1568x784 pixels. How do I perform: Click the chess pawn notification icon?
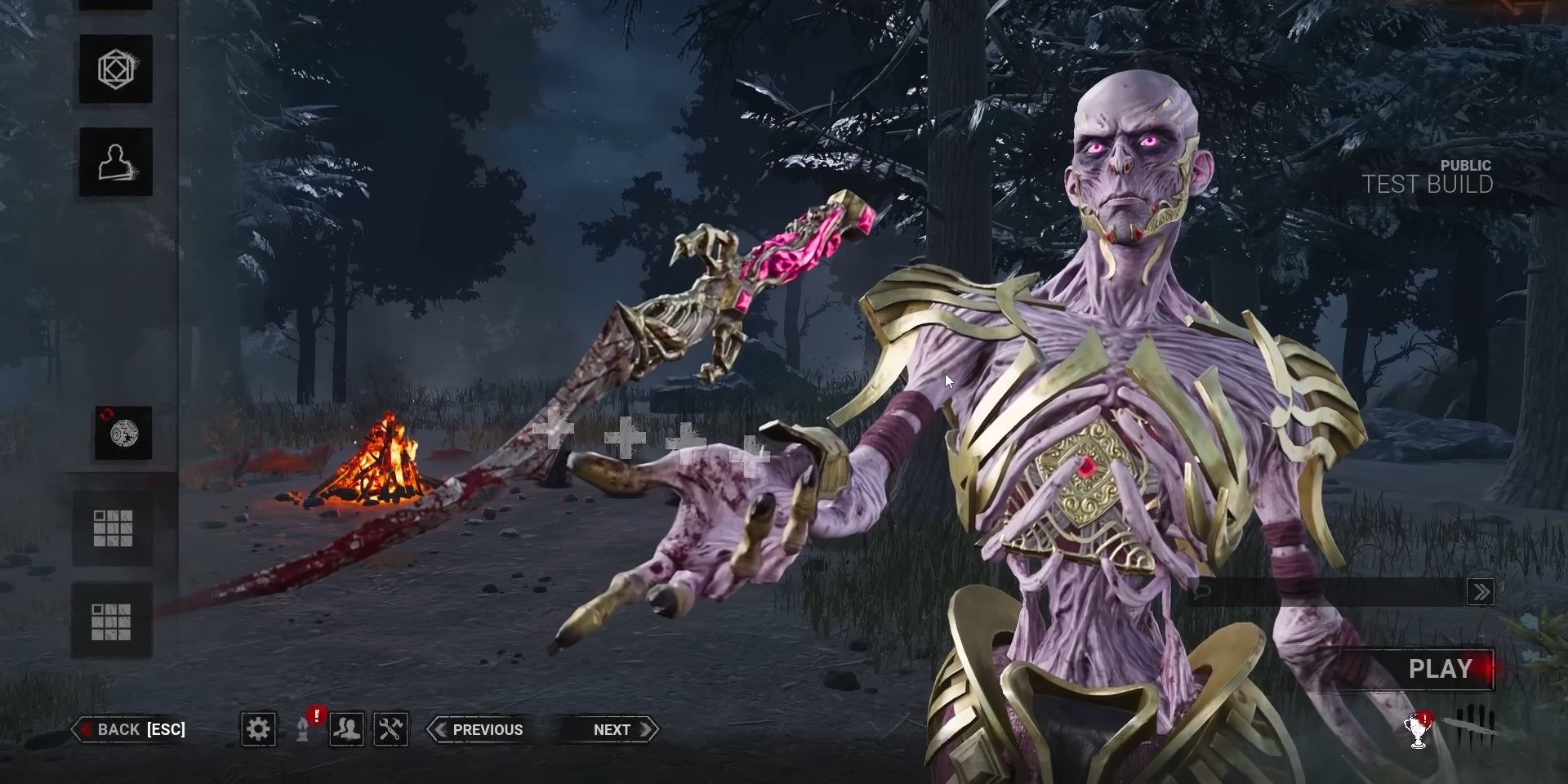tap(303, 728)
